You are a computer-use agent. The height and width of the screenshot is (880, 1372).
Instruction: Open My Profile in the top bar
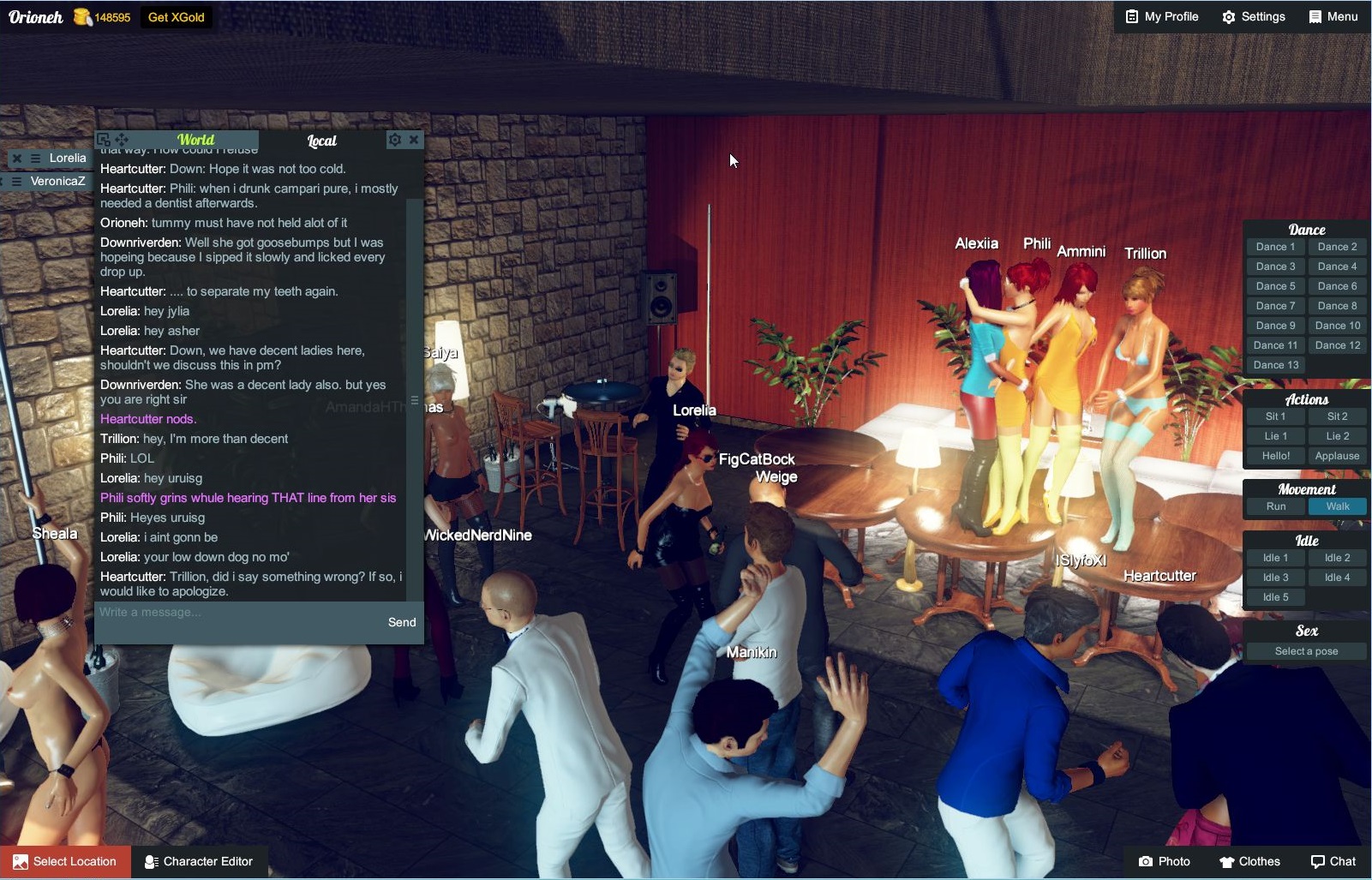1161,16
